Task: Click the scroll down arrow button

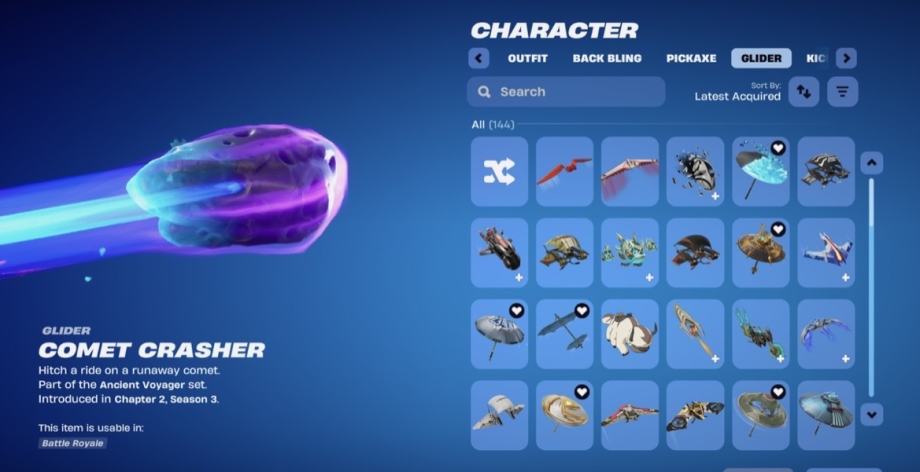Action: tap(871, 413)
